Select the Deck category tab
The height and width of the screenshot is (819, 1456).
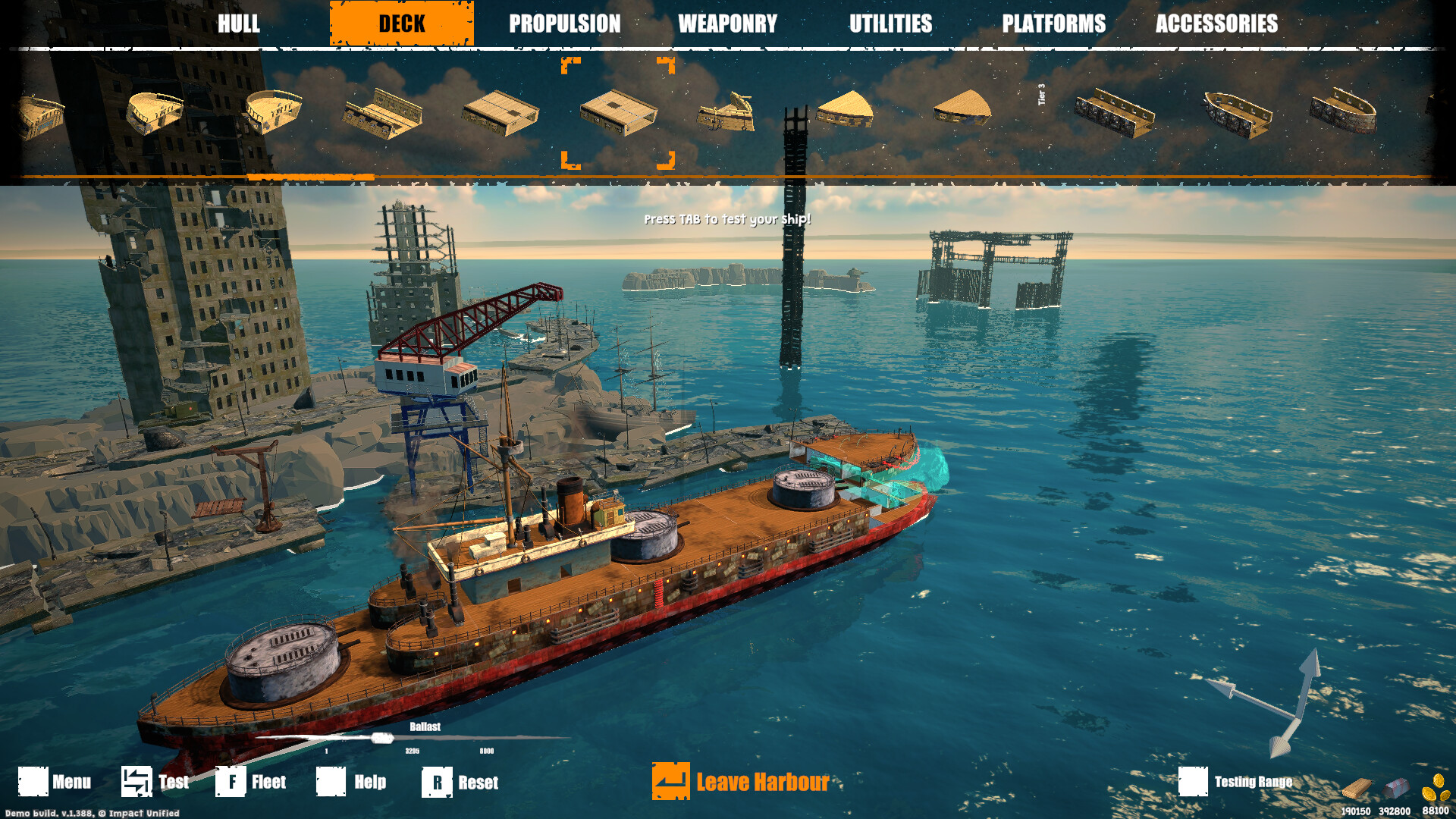coord(402,24)
